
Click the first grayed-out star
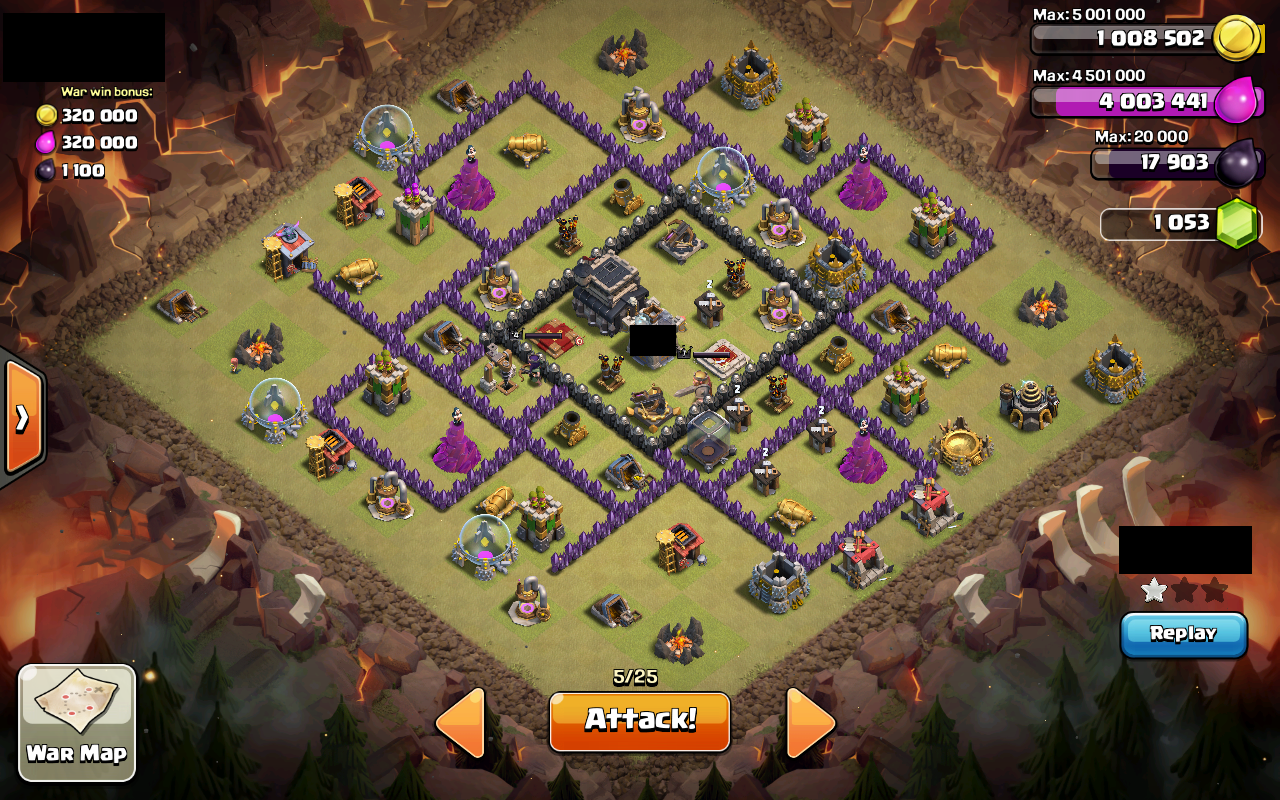[x=1184, y=590]
